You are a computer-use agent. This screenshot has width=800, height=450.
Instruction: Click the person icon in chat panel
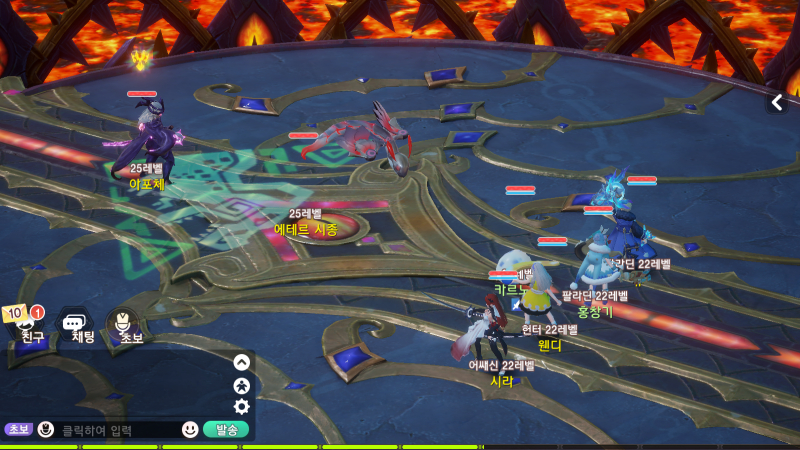point(241,384)
